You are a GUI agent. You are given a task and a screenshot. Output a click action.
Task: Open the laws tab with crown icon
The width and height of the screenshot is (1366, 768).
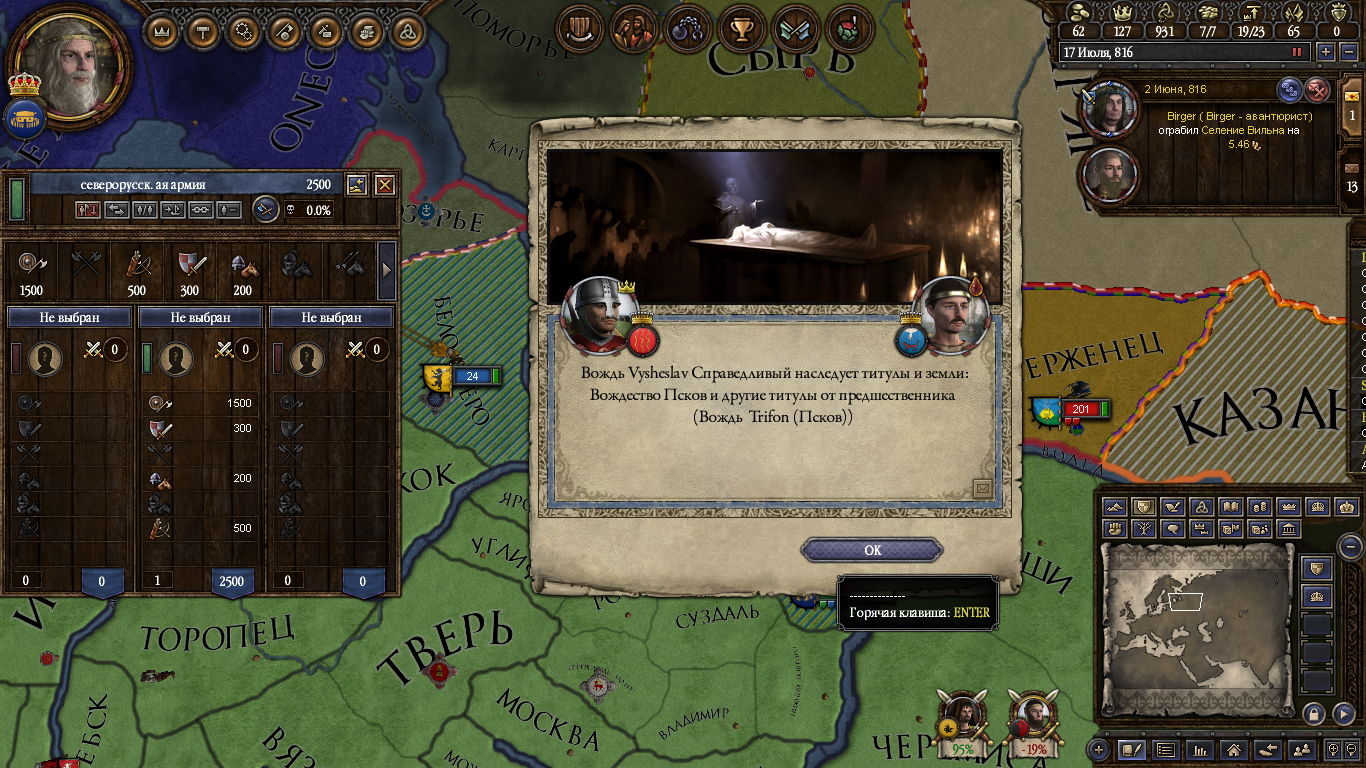[x=162, y=30]
